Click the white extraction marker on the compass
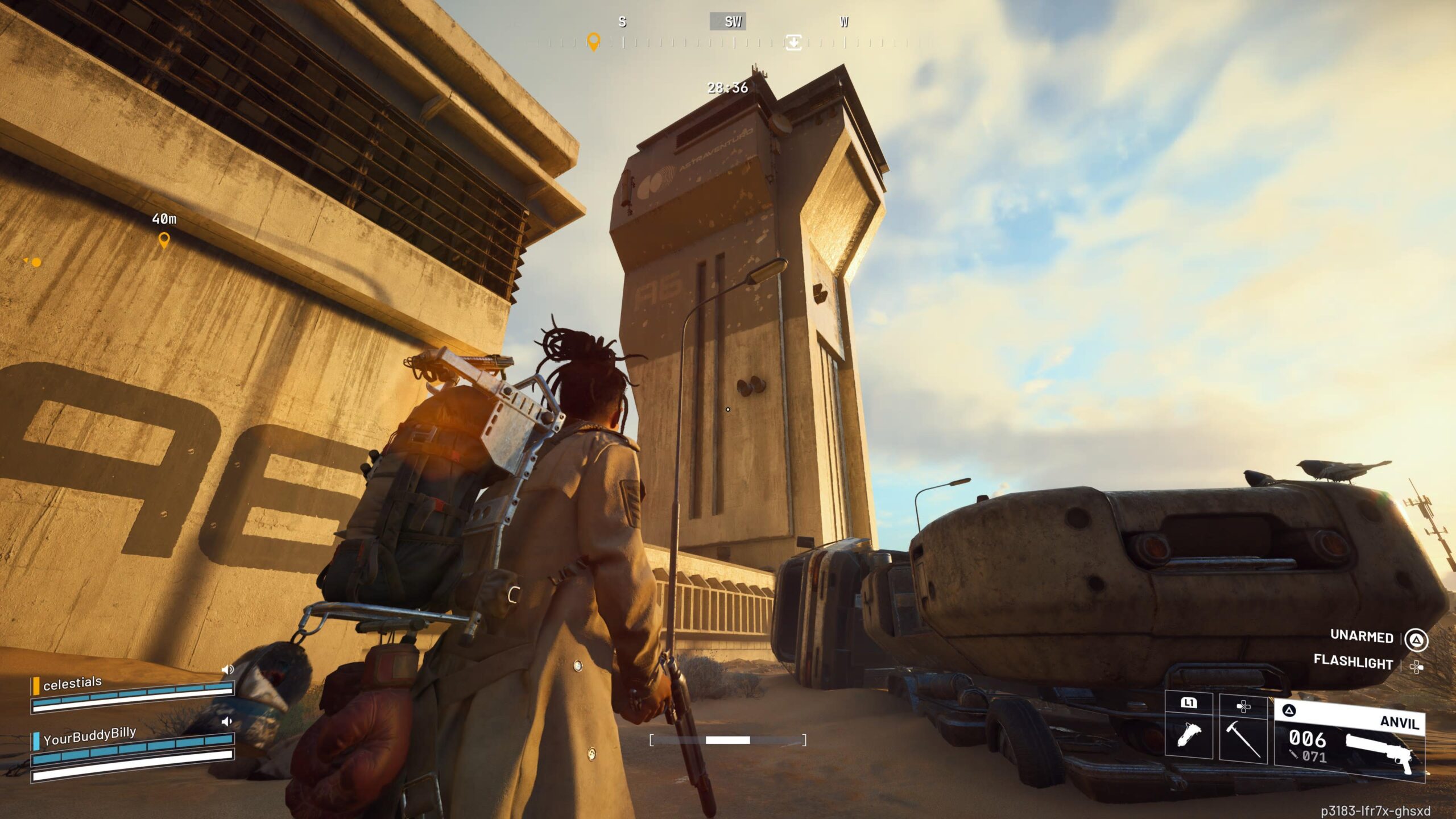The height and width of the screenshot is (819, 1456). tap(793, 42)
